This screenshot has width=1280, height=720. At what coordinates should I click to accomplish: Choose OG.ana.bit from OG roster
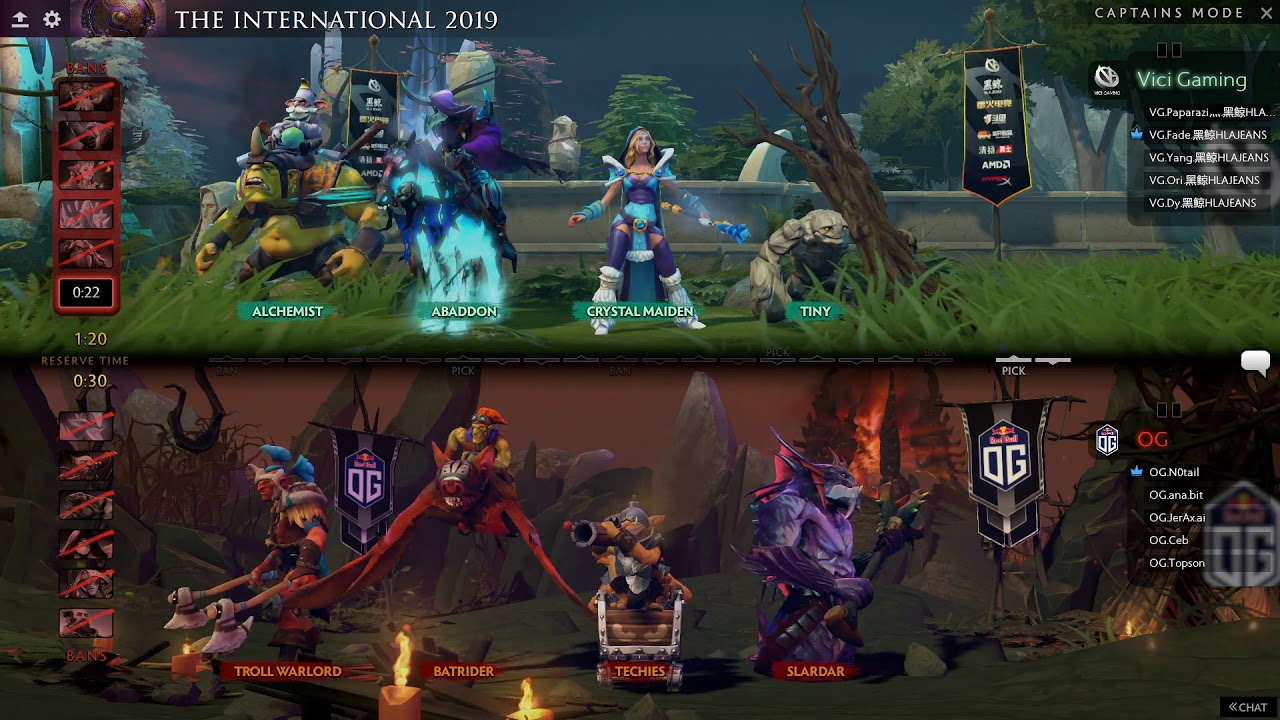[1176, 495]
